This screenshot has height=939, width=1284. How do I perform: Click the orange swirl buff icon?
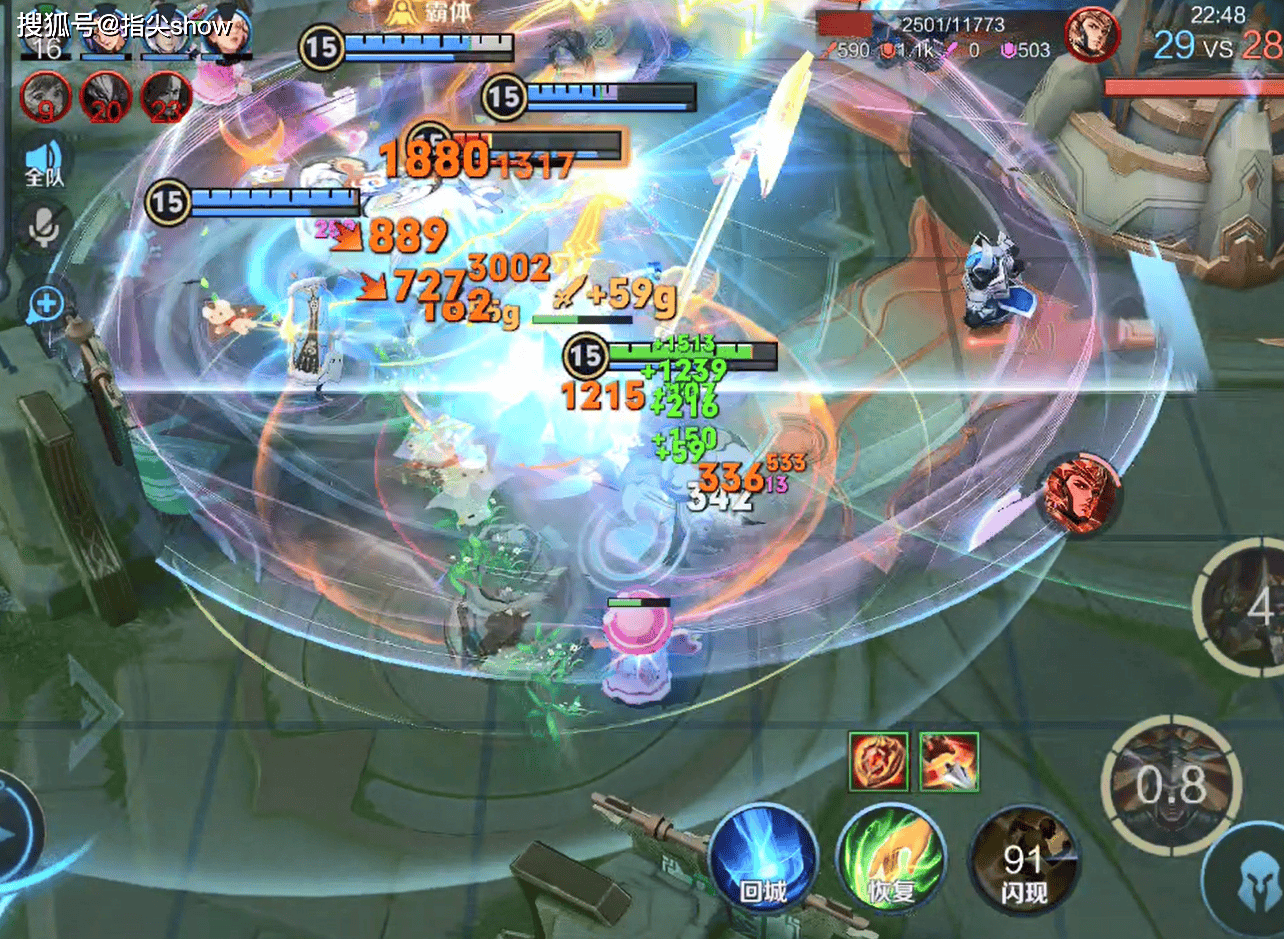tap(879, 761)
